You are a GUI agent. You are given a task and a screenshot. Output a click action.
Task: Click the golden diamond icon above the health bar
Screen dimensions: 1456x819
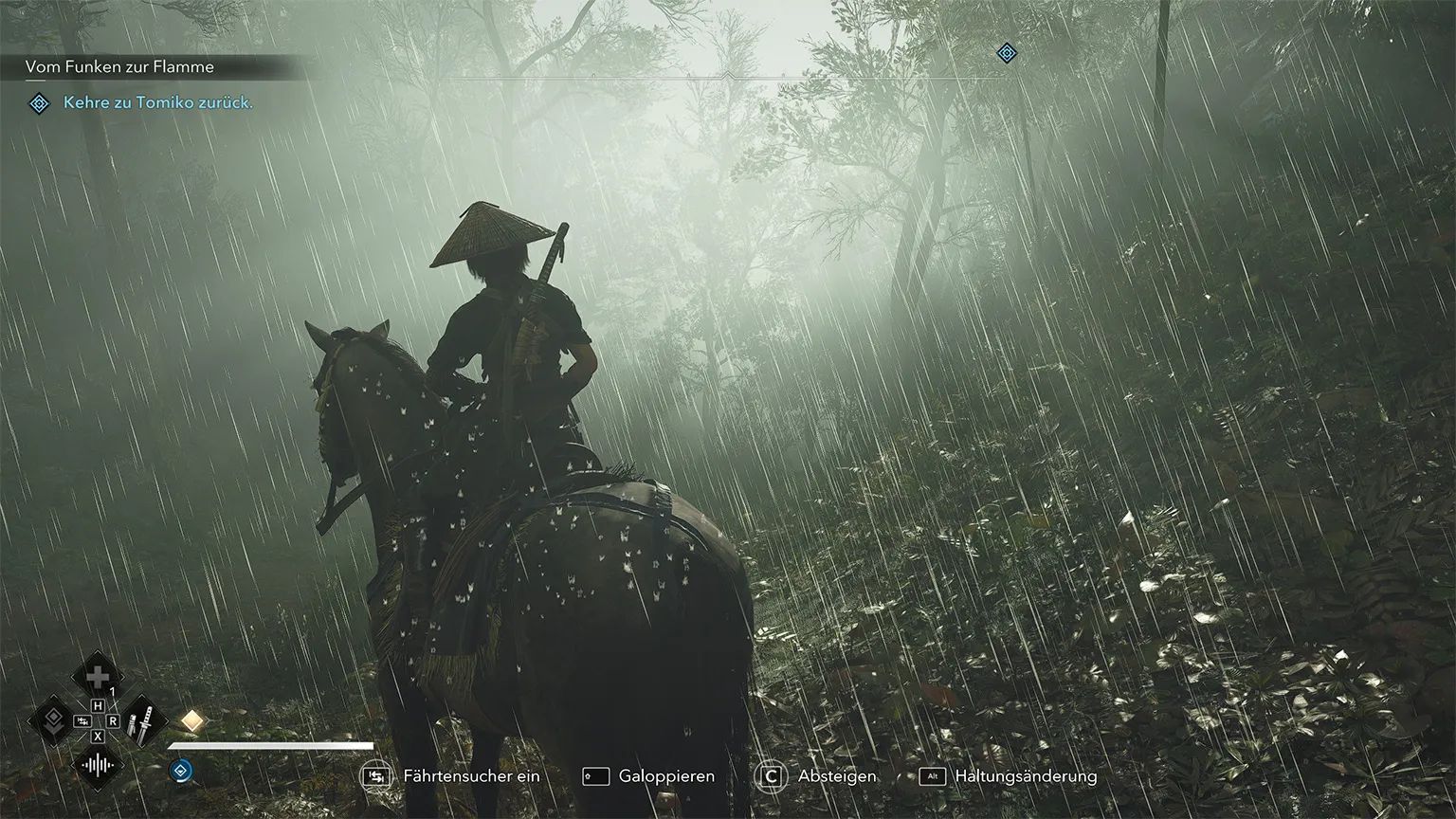tap(192, 720)
